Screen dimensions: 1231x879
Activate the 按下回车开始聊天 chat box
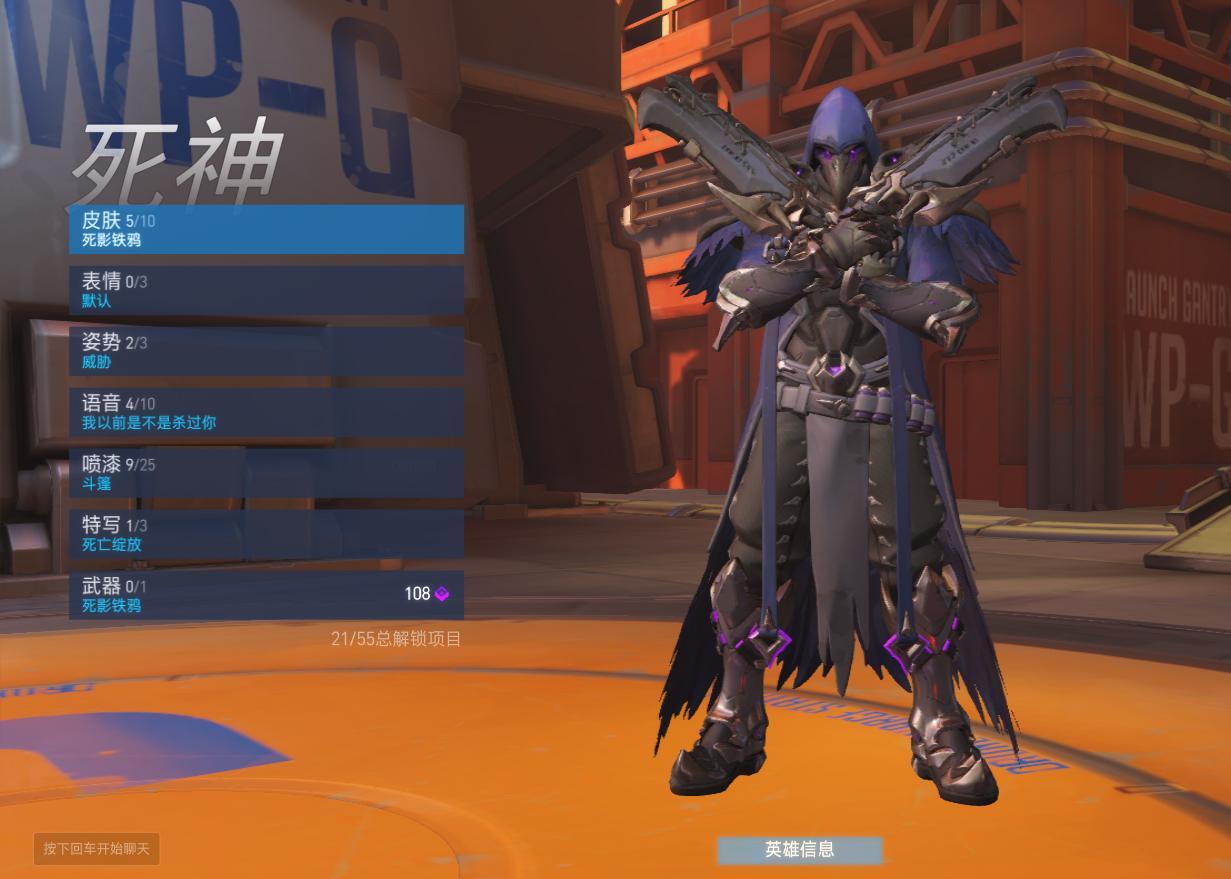(96, 849)
